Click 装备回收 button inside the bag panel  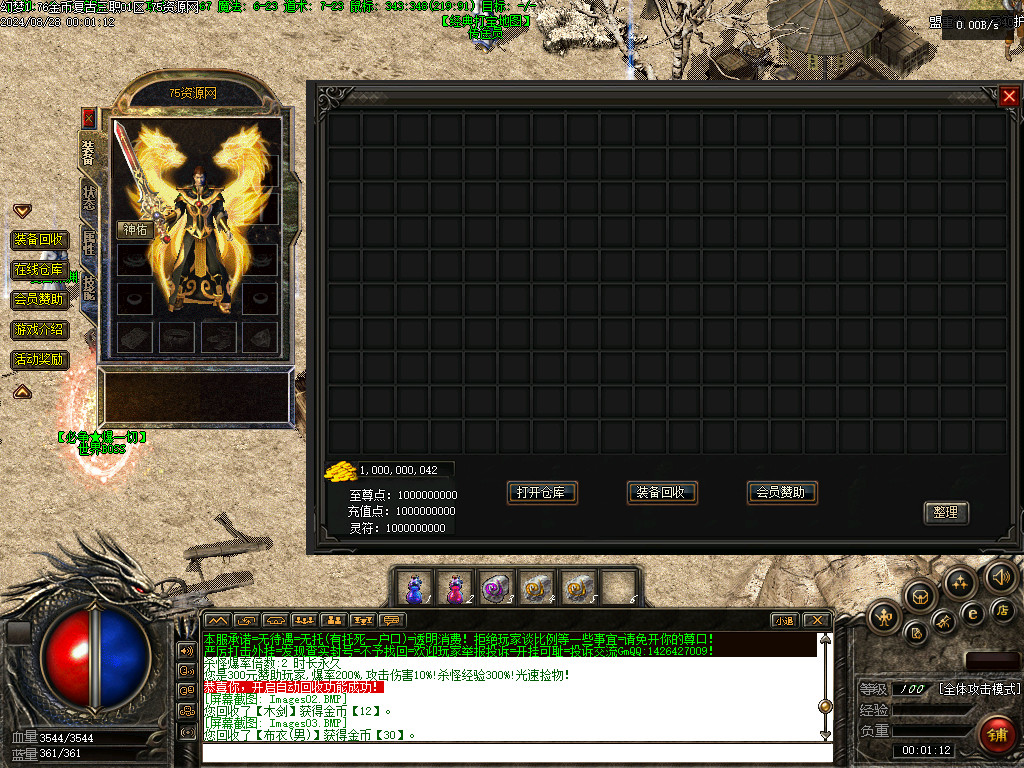click(x=661, y=492)
